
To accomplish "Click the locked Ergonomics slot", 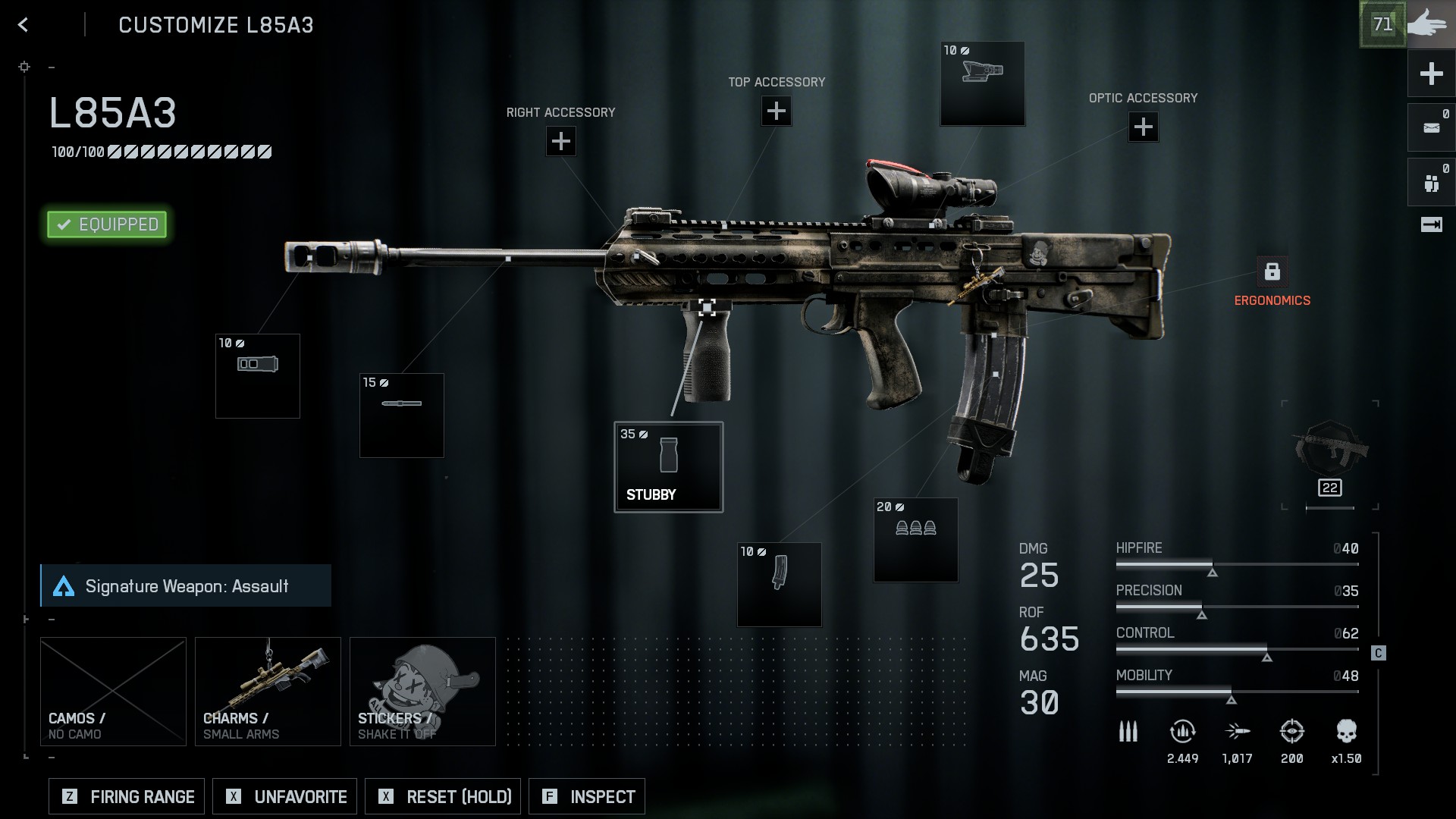I will (x=1272, y=271).
